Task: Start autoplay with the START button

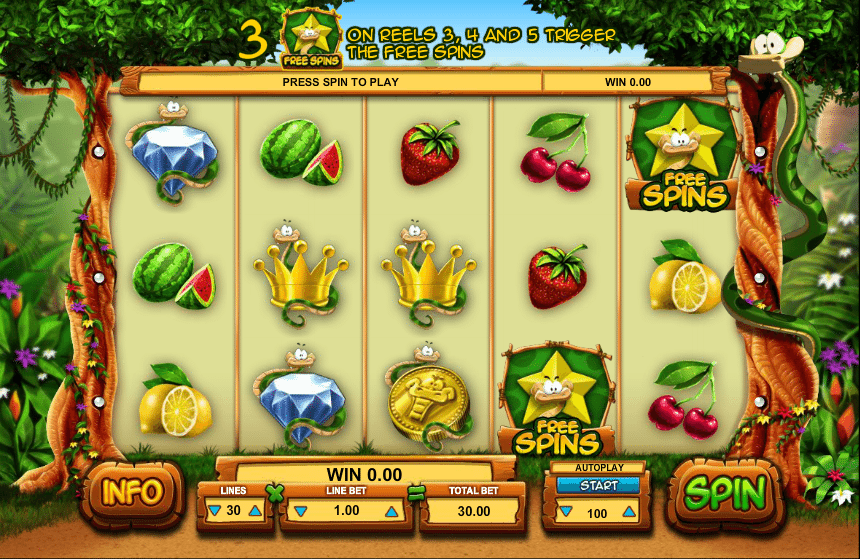Action: point(599,485)
